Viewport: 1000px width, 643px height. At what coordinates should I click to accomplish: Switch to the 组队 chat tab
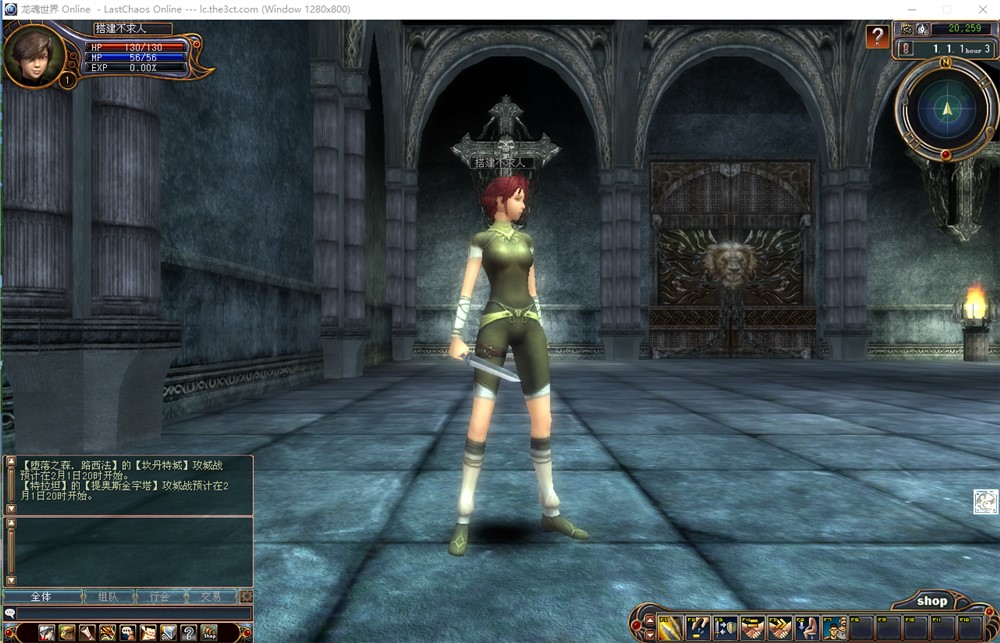coord(108,597)
